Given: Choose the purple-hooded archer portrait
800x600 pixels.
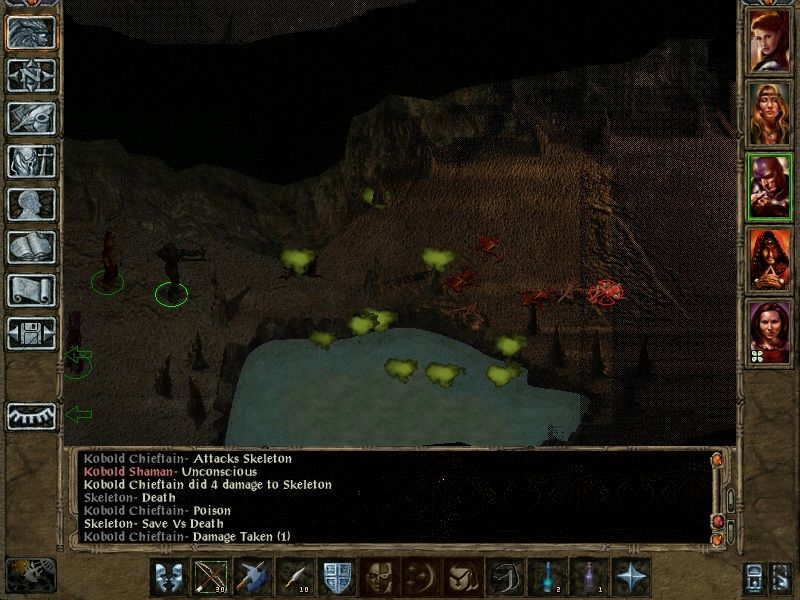Looking at the screenshot, I should point(769,187).
